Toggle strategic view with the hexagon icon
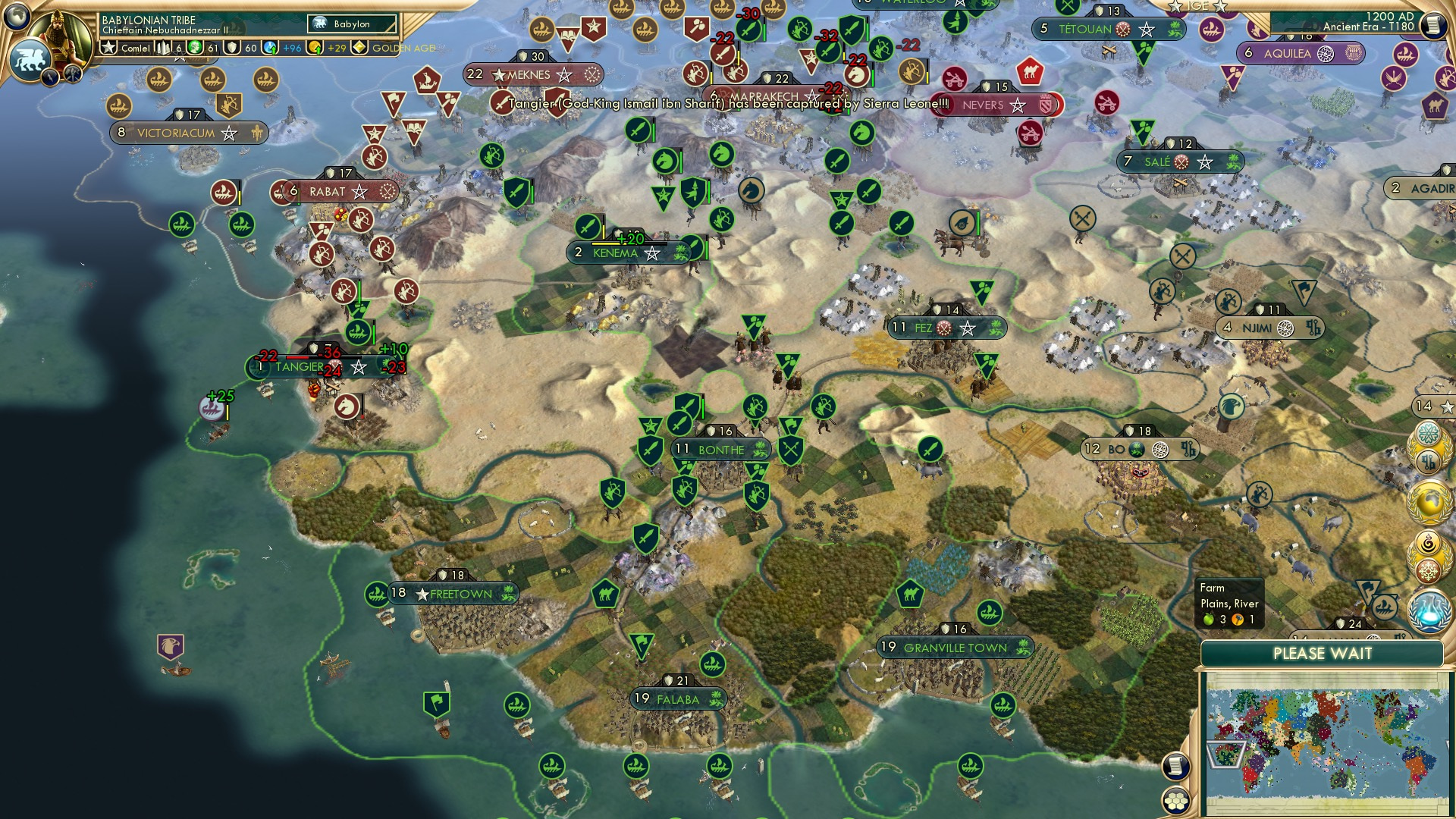 [1176, 800]
